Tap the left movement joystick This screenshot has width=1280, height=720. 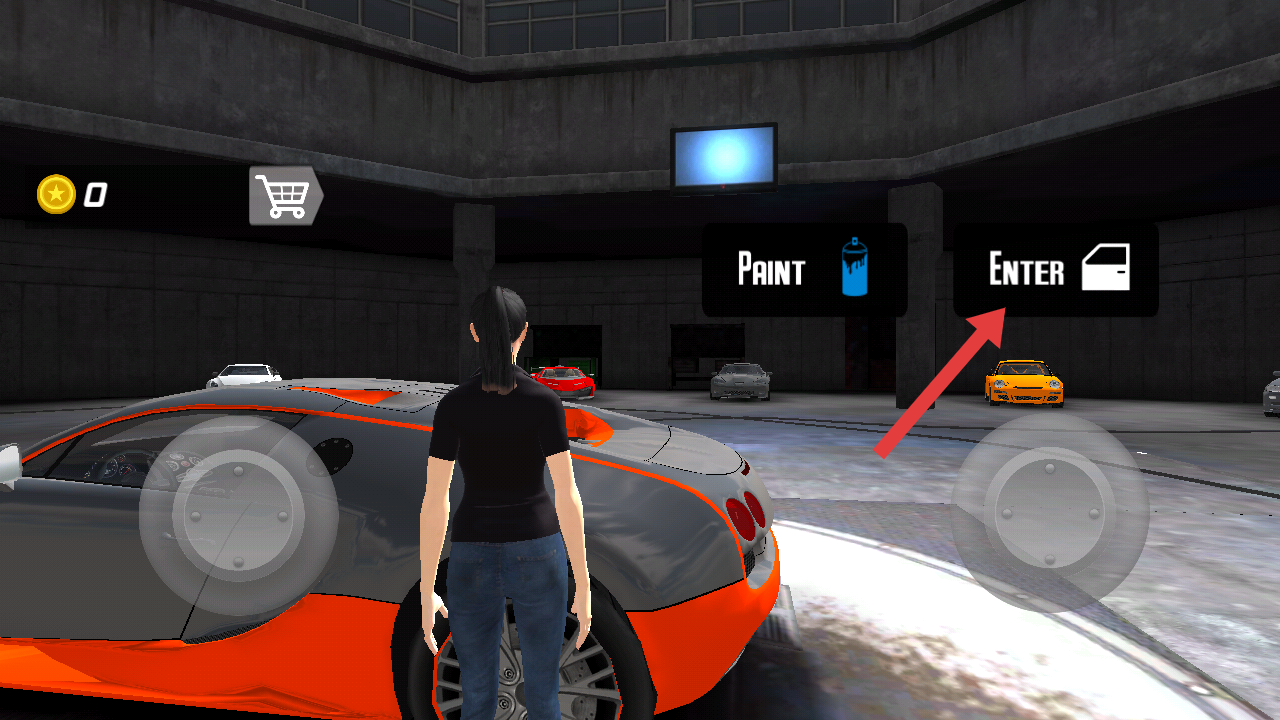[238, 514]
